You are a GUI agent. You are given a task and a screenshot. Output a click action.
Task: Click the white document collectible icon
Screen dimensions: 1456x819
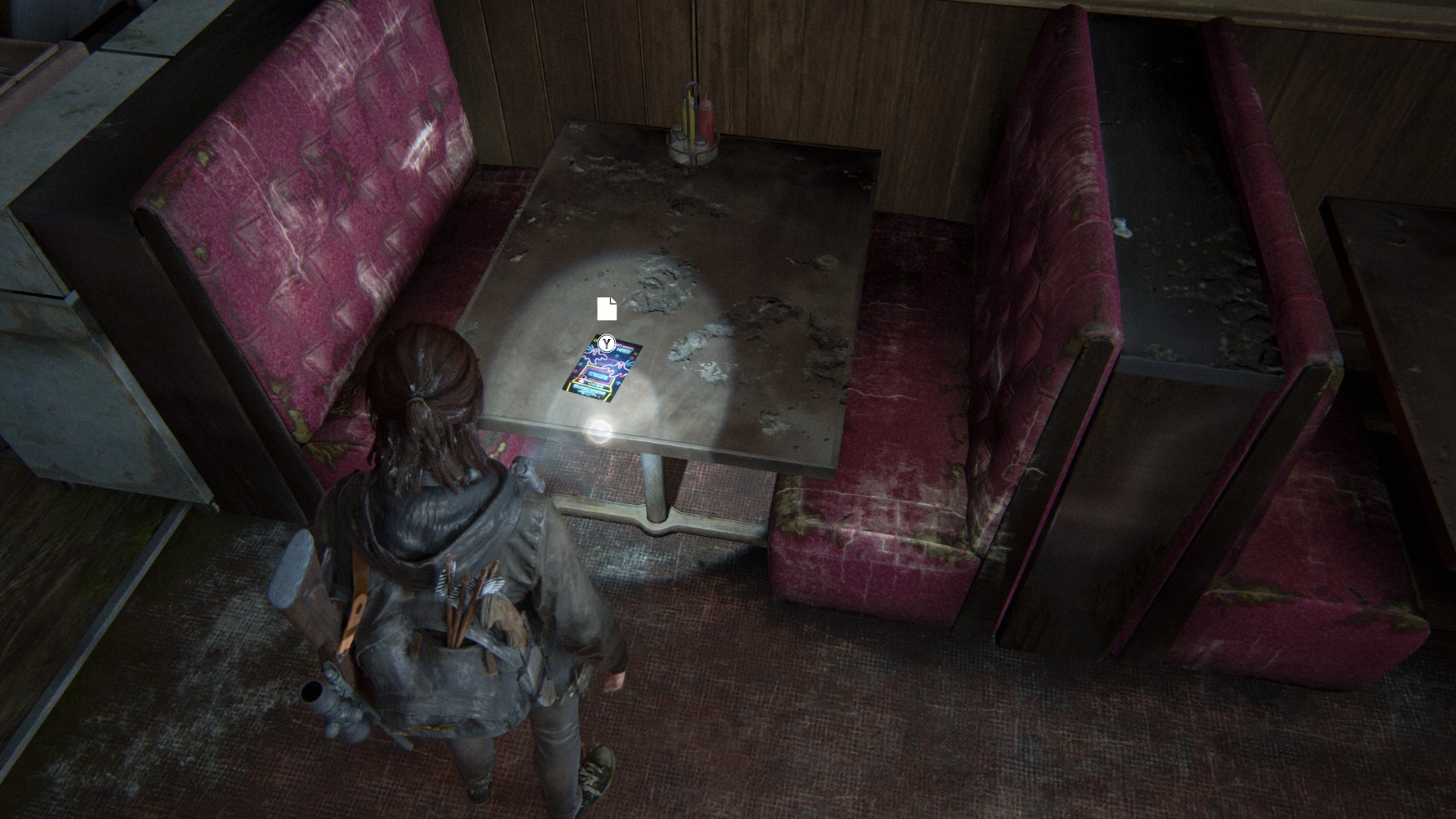click(607, 309)
